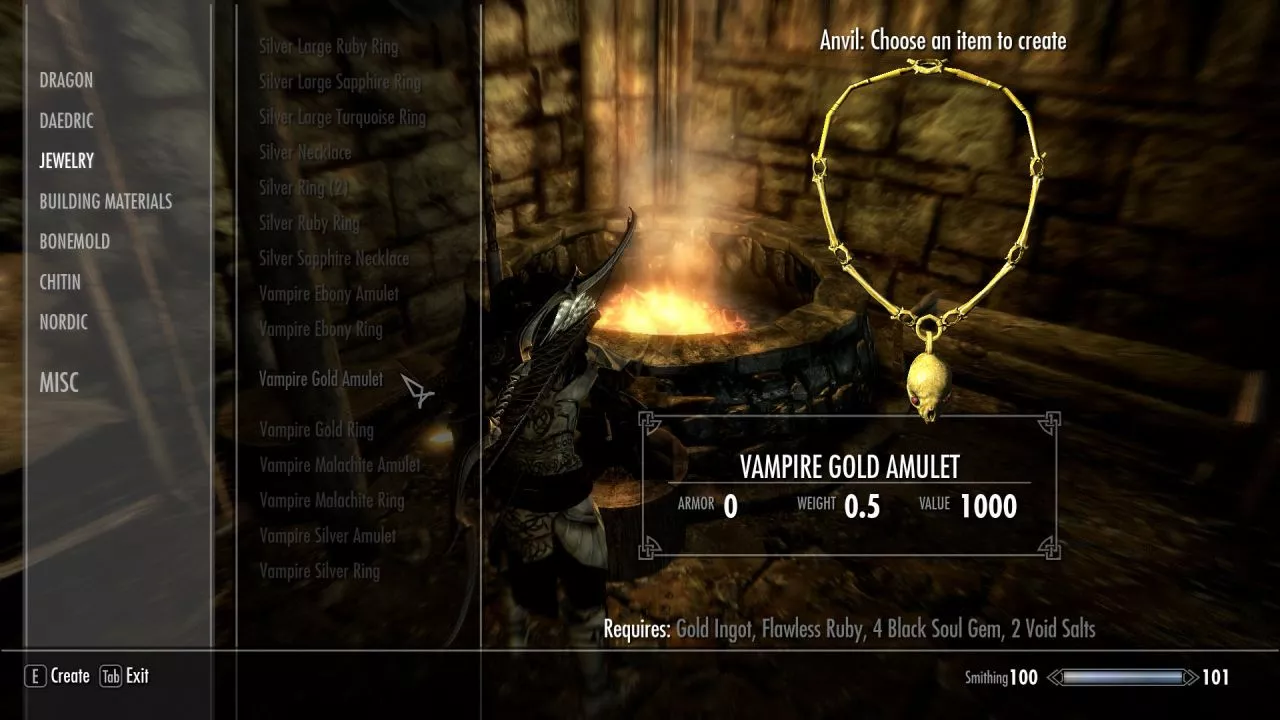Open the Bonemold category
This screenshot has height=720, width=1280.
click(75, 241)
